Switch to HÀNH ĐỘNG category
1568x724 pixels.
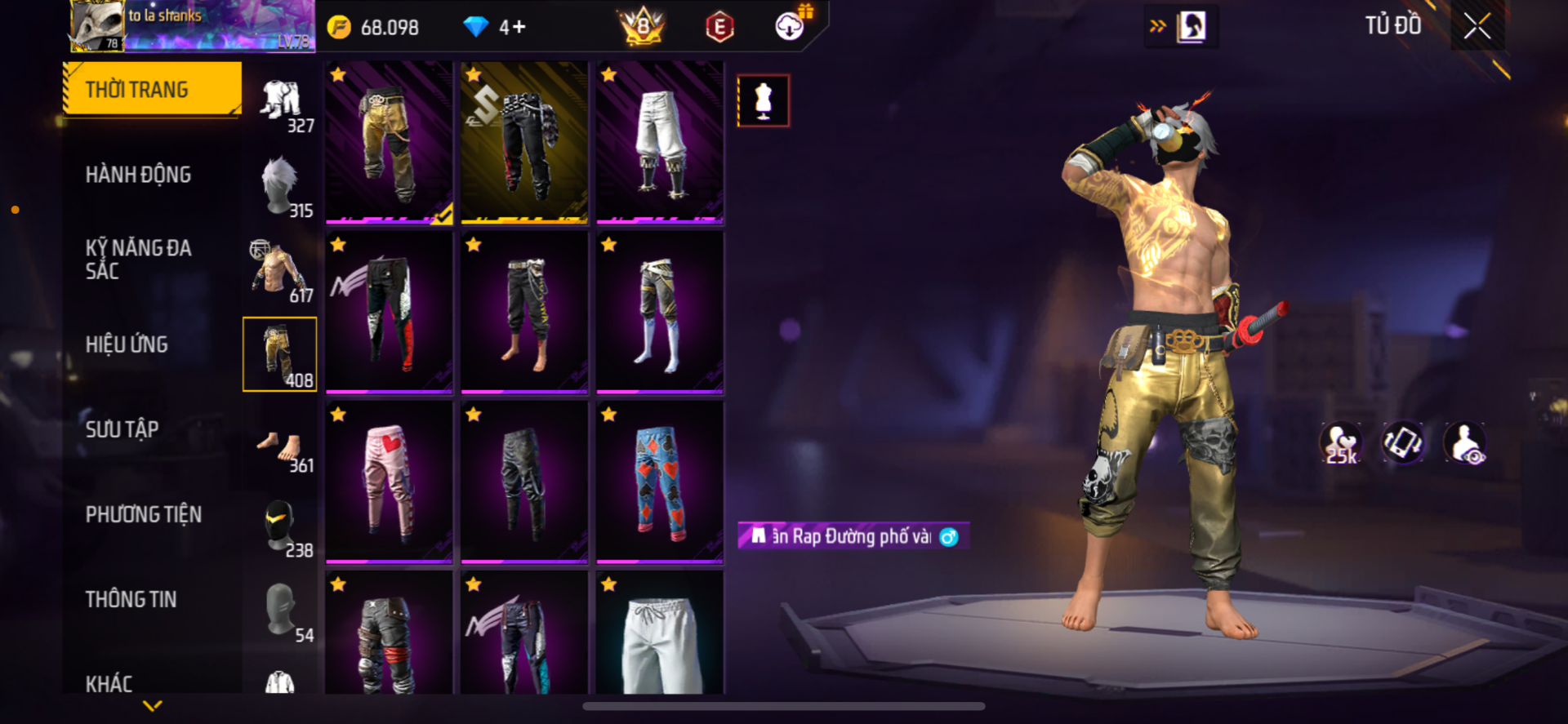pos(138,175)
